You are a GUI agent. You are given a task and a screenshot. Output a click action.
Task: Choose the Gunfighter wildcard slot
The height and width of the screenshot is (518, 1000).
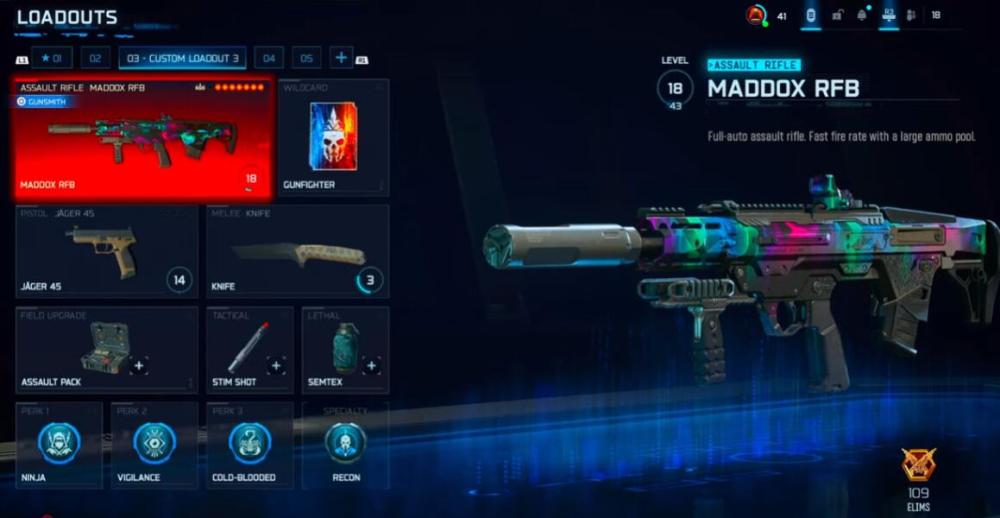pos(333,138)
